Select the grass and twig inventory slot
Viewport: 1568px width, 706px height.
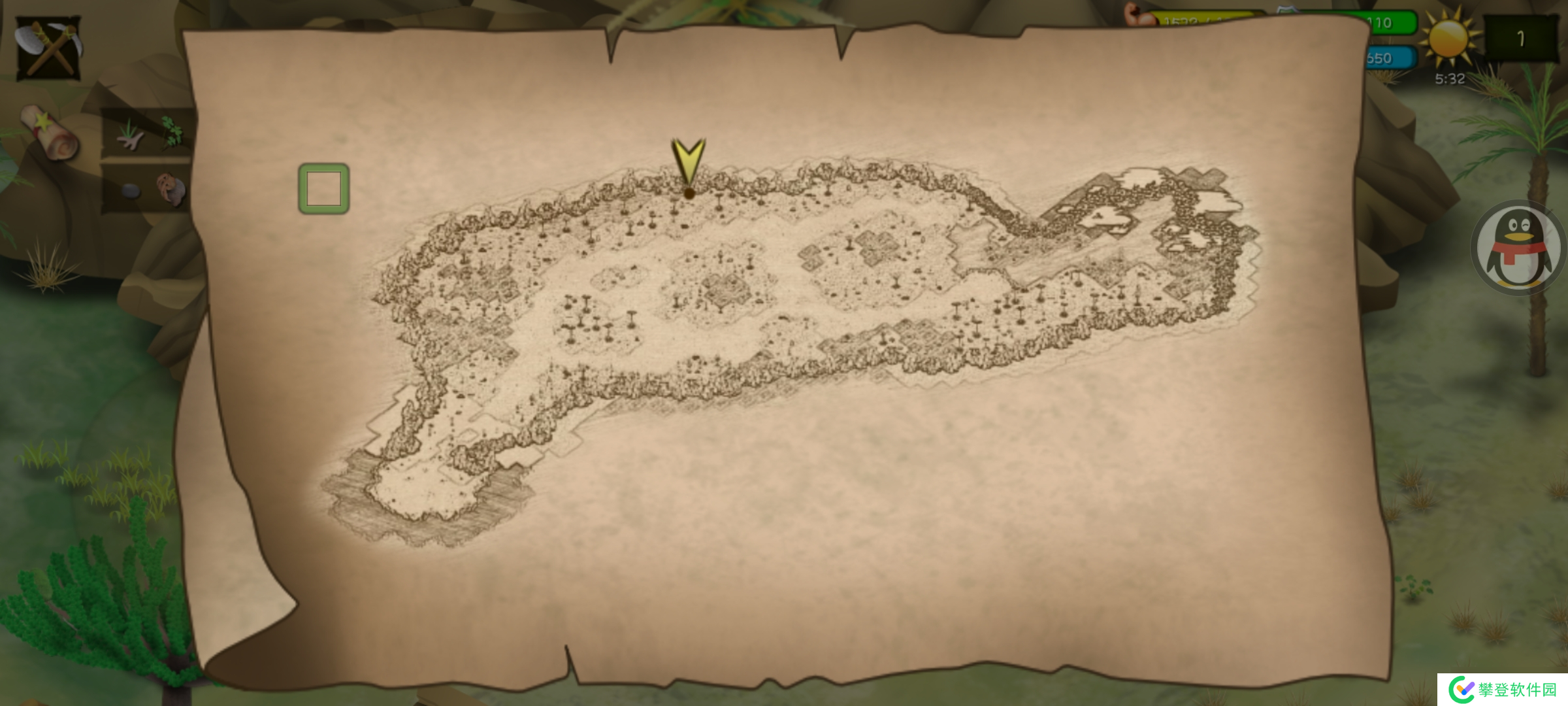coord(129,134)
